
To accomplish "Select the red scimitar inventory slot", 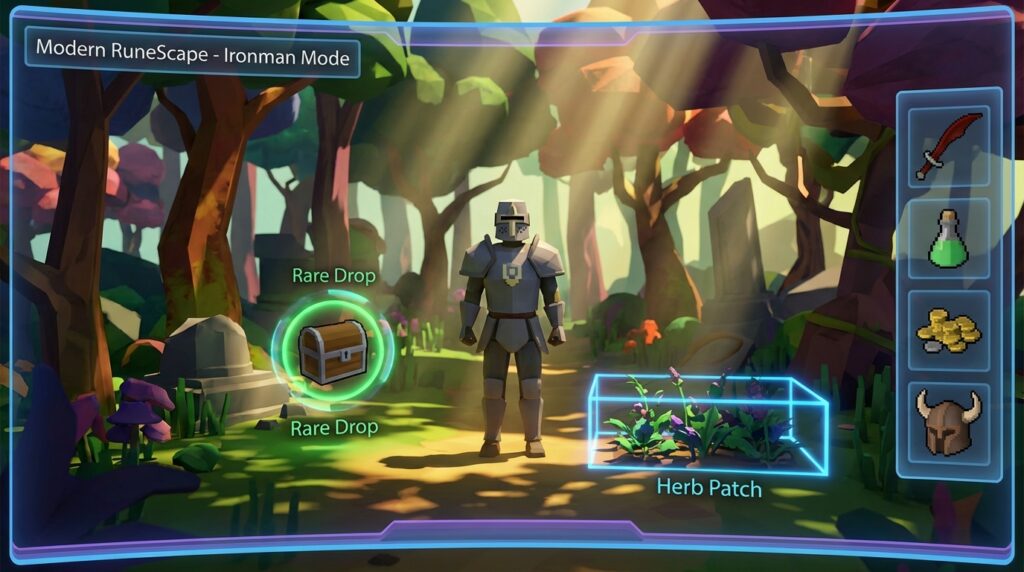I will pos(948,147).
